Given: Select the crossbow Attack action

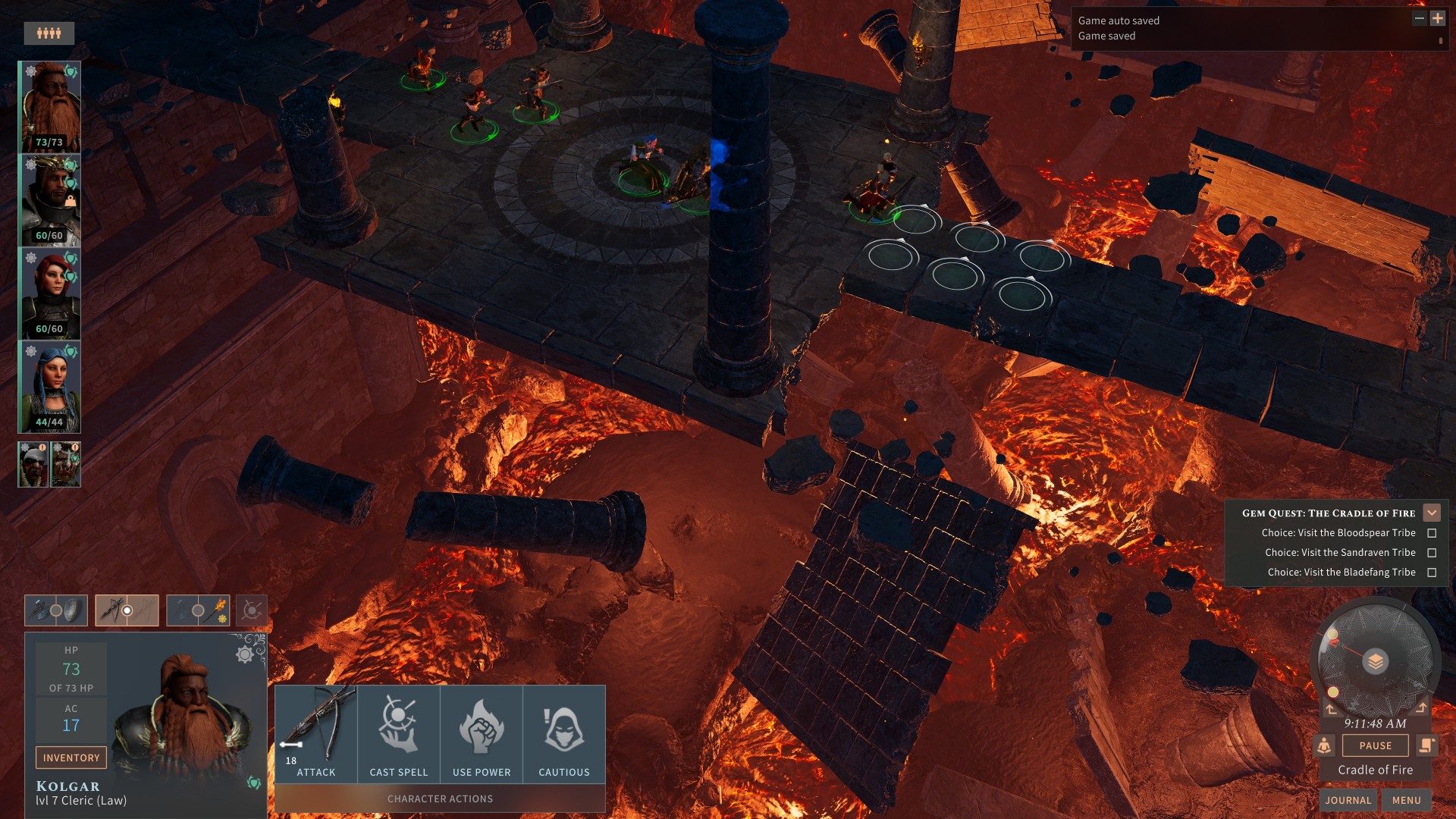Looking at the screenshot, I should [x=315, y=733].
